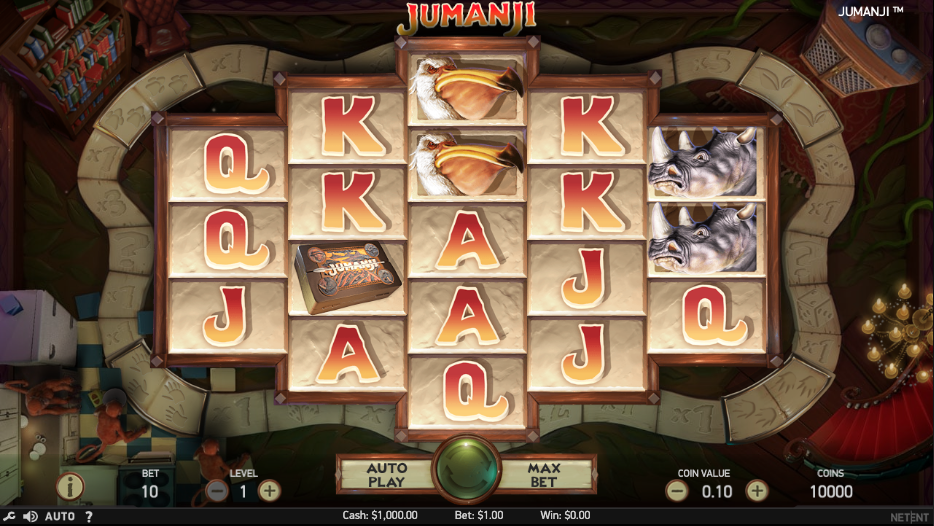This screenshot has width=934, height=526.
Task: Open the paytable info button
Action: [x=70, y=487]
